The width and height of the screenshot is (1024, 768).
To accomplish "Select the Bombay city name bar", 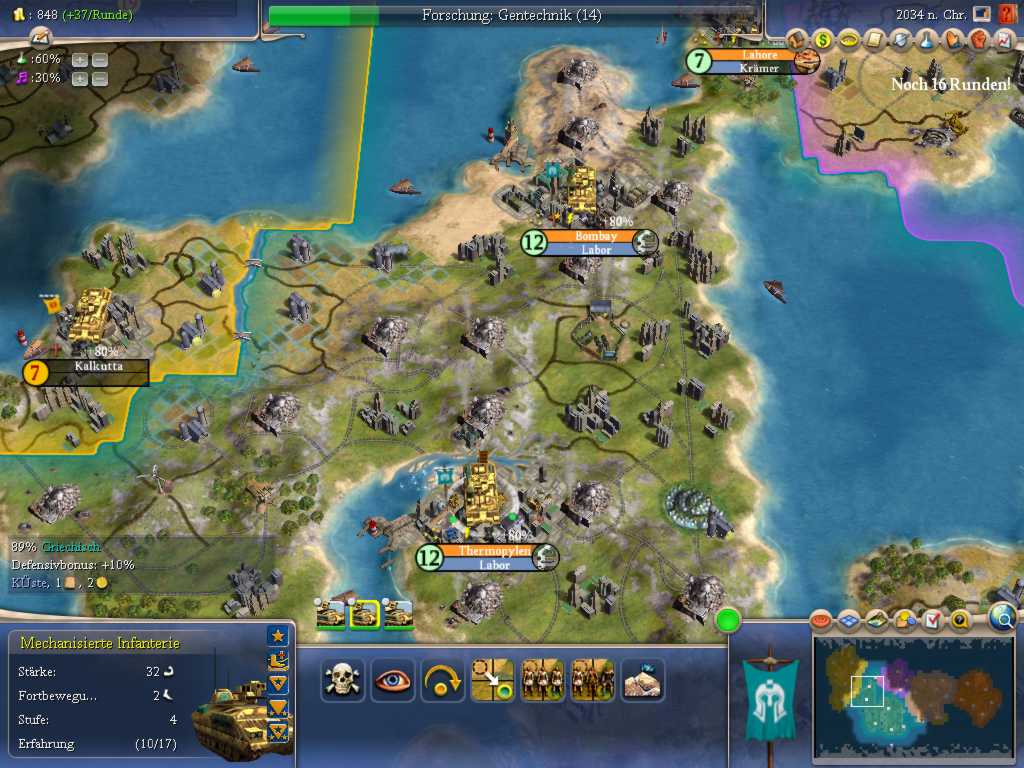I will pyautogui.click(x=590, y=237).
